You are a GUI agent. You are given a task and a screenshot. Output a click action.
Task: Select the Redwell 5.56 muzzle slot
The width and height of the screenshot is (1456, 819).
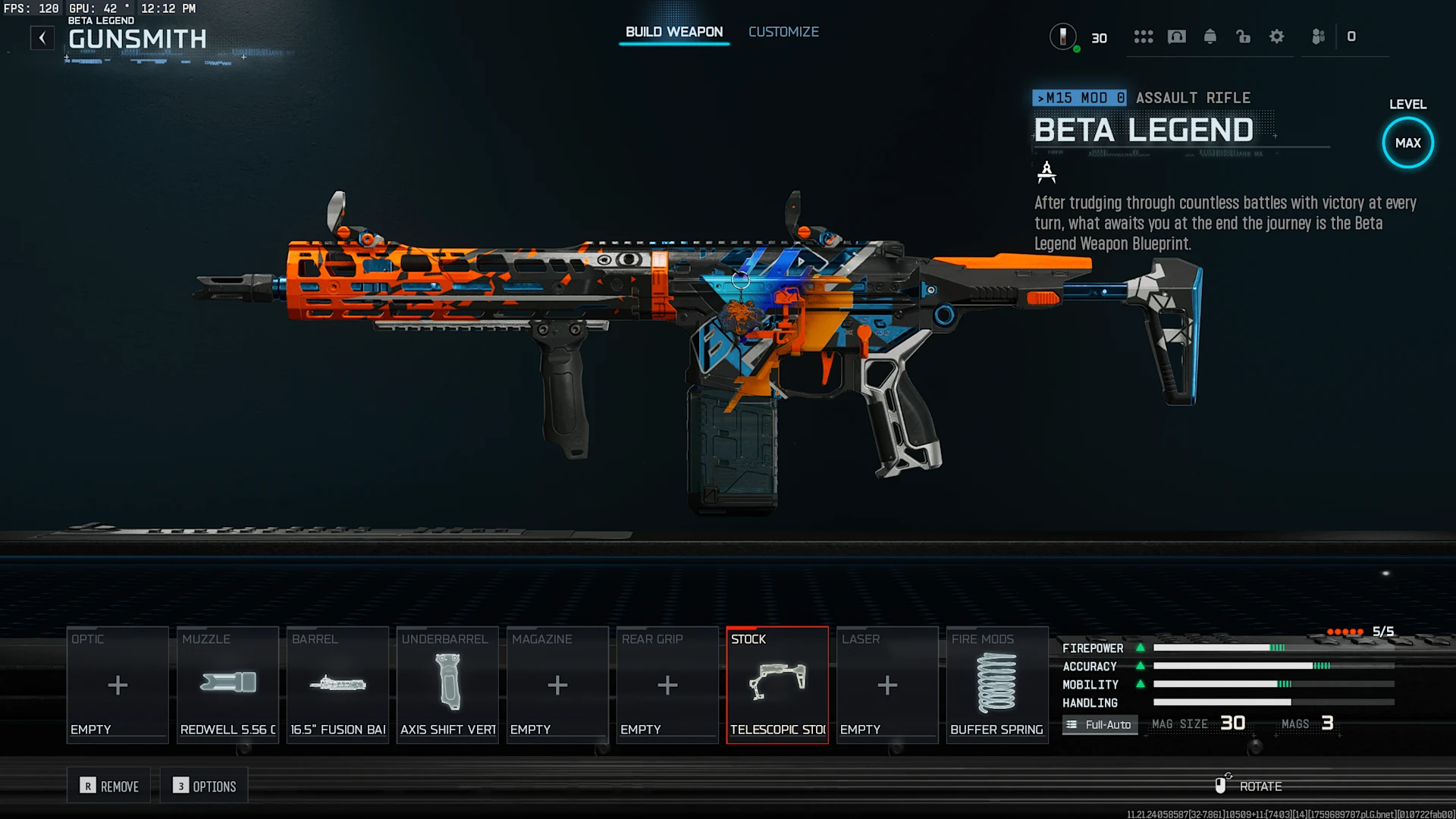[x=227, y=685]
